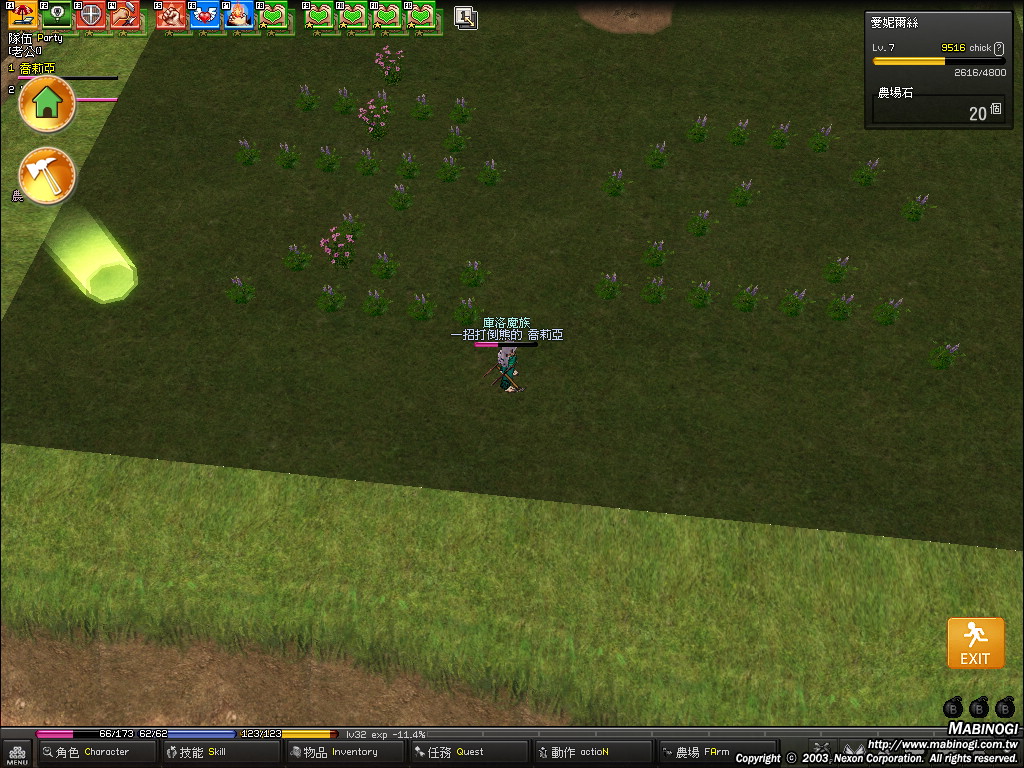Exit the farm with the orange EXIT button
The width and height of the screenshot is (1024, 768).
coord(975,642)
